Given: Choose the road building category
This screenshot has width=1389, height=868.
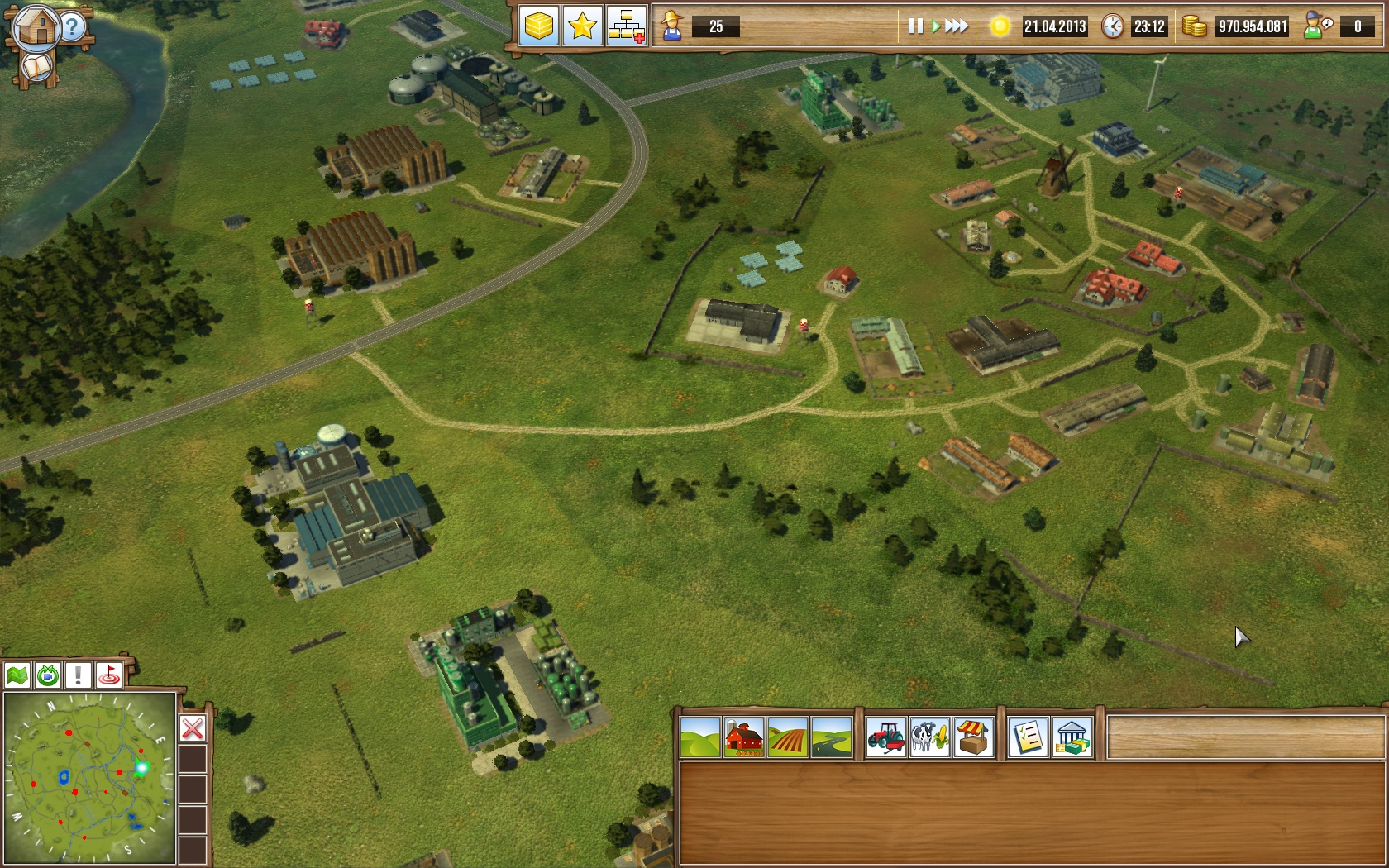Looking at the screenshot, I should [831, 737].
